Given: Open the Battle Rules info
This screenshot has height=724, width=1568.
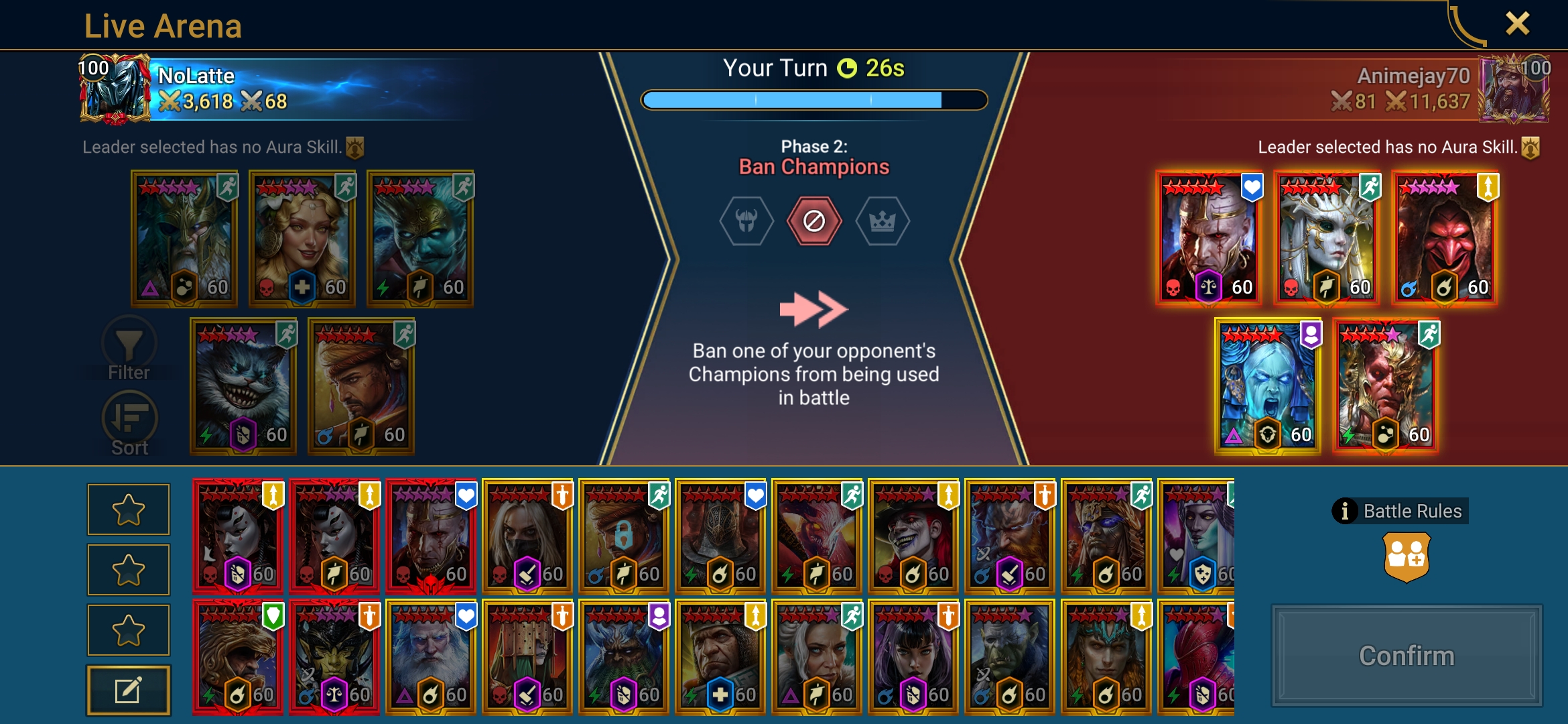Looking at the screenshot, I should [x=1400, y=511].
